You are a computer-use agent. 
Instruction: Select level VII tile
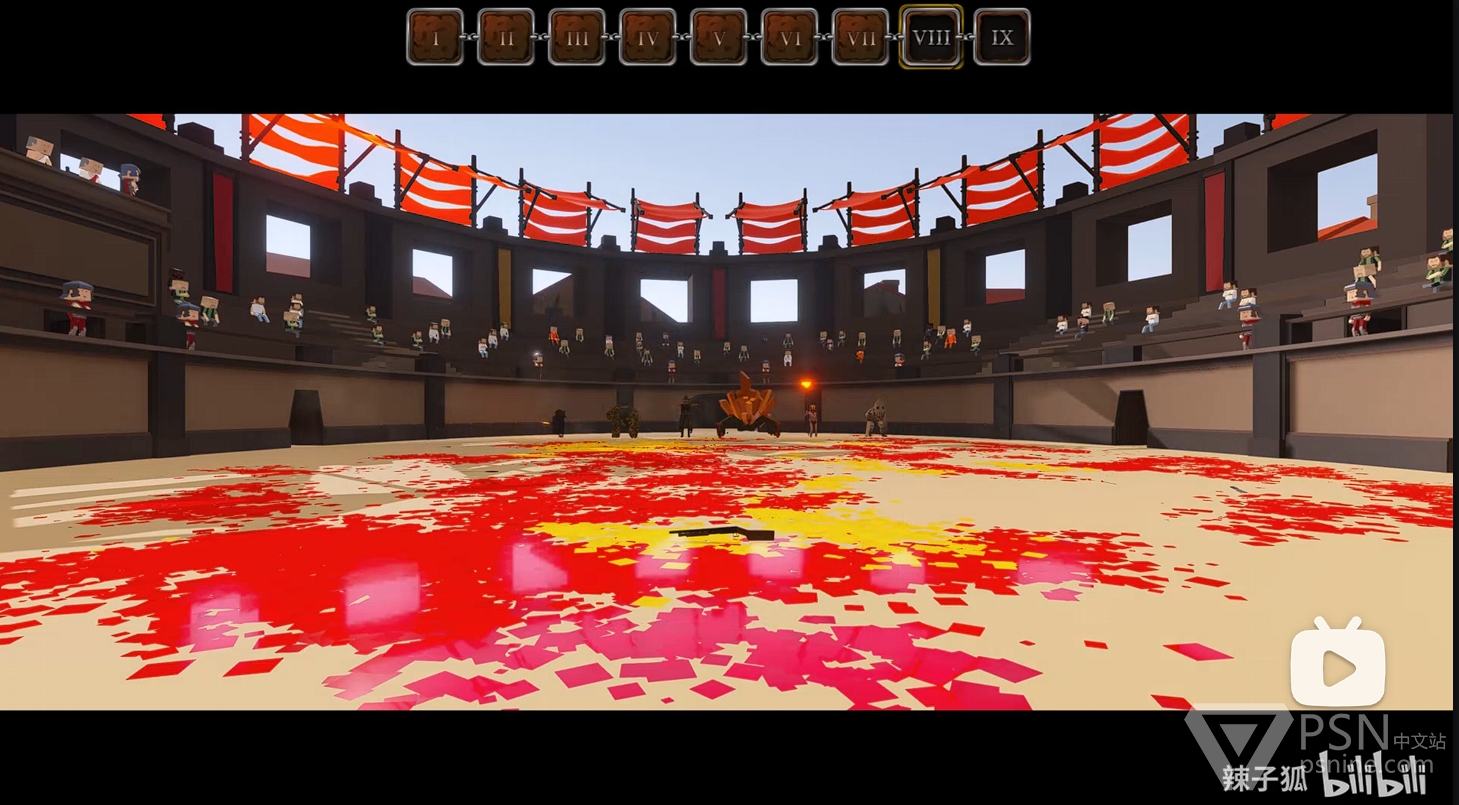click(861, 37)
